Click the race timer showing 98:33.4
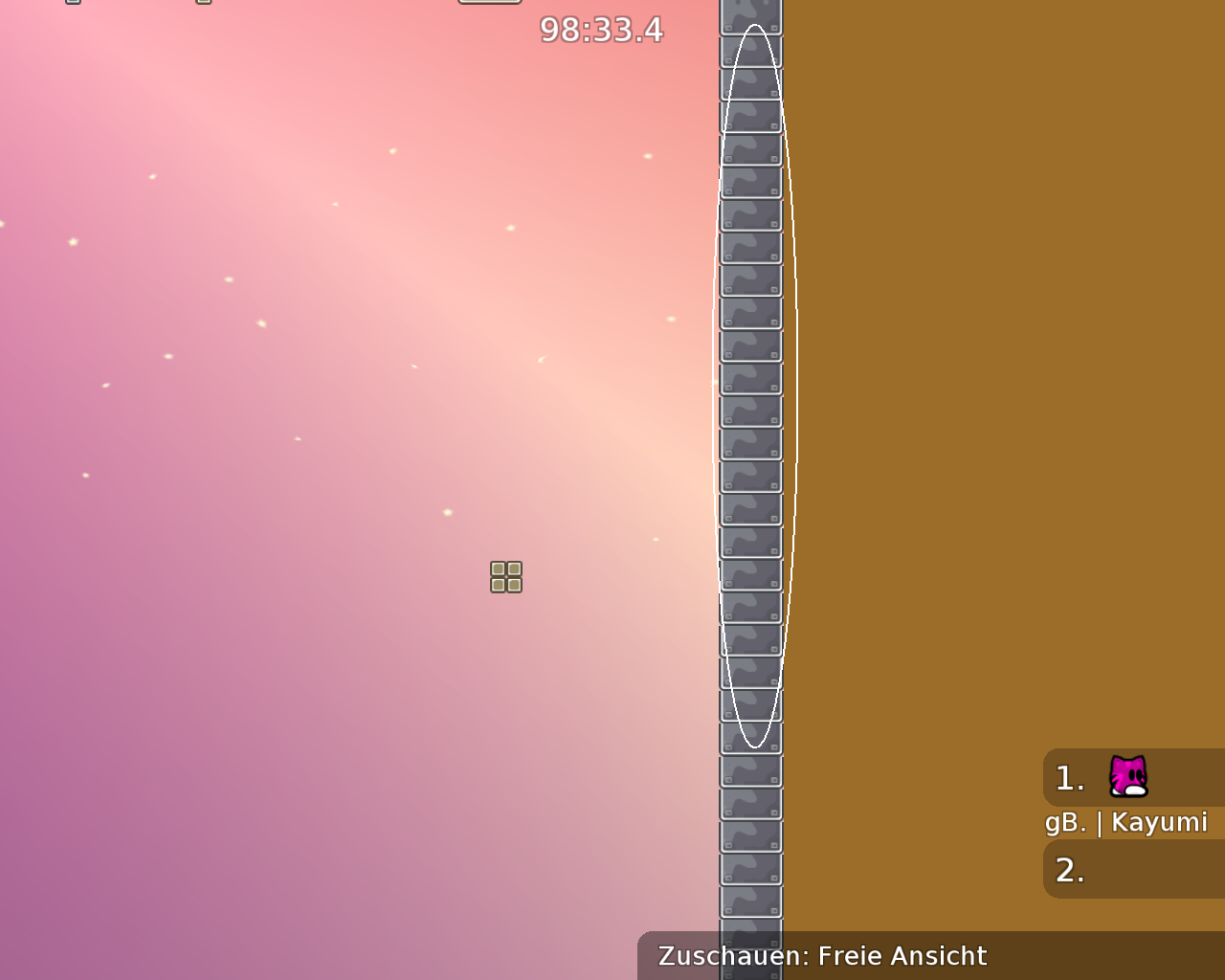The height and width of the screenshot is (980, 1225). click(600, 30)
